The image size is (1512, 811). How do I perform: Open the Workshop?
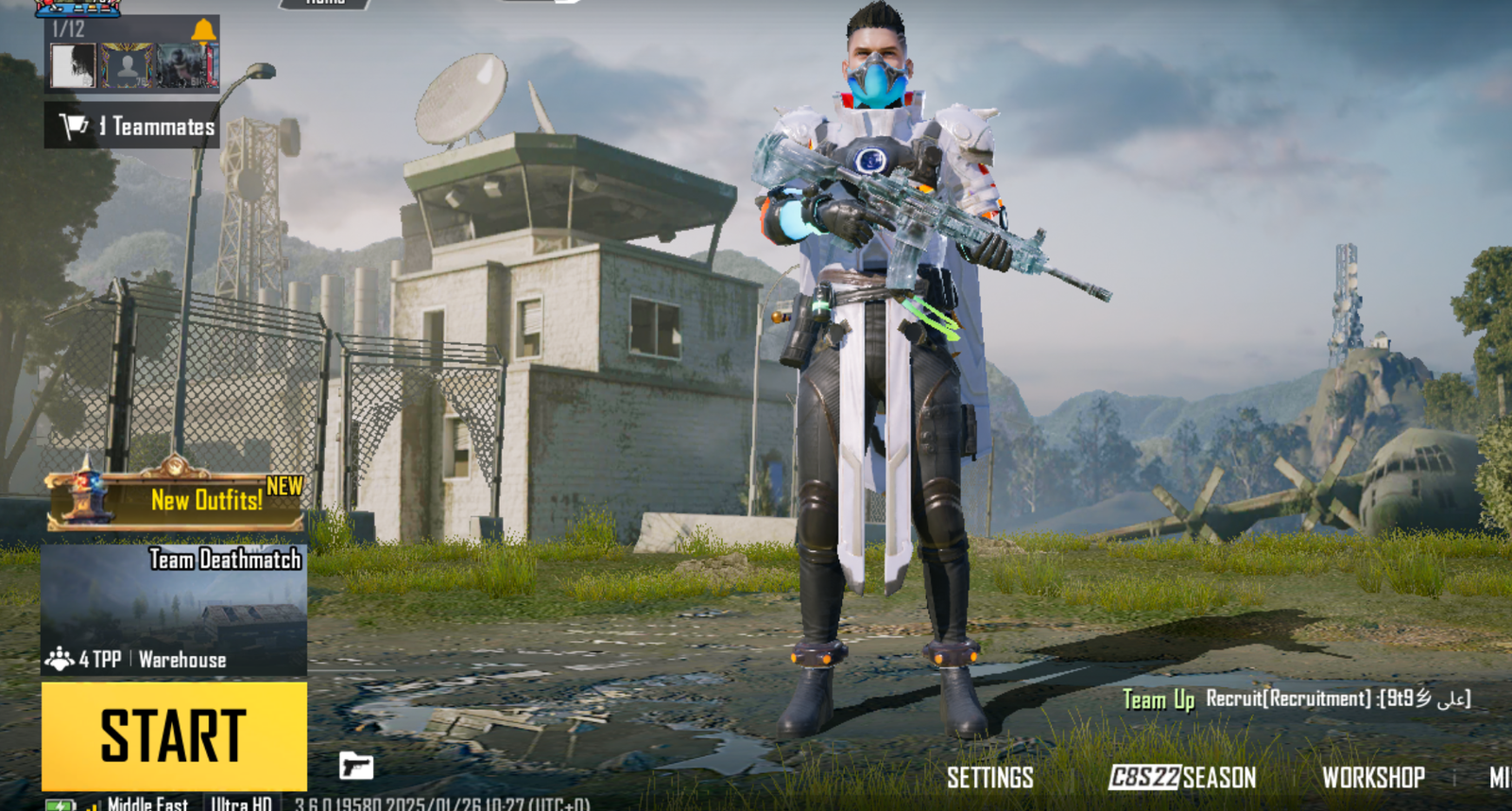click(x=1375, y=778)
